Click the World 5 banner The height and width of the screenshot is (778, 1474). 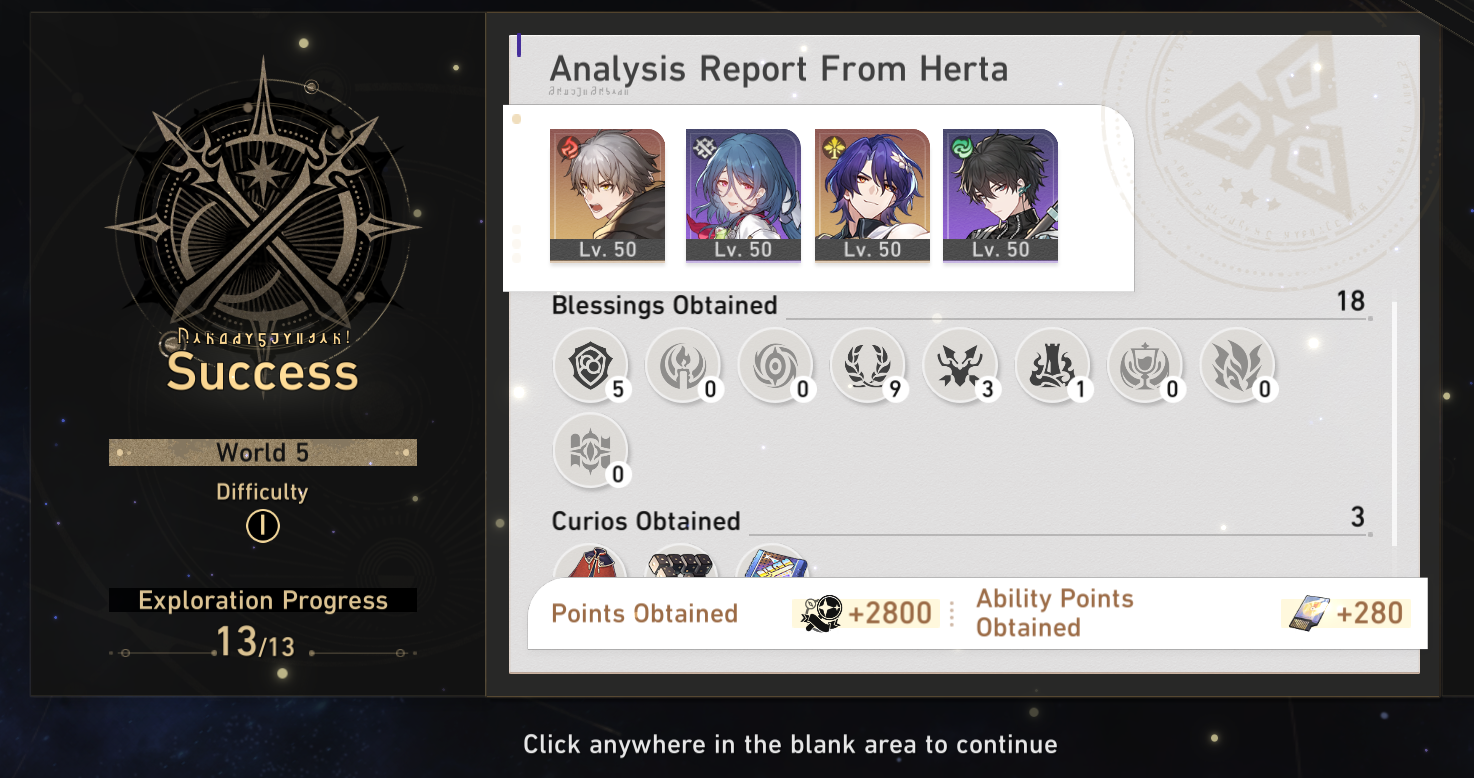pos(262,452)
